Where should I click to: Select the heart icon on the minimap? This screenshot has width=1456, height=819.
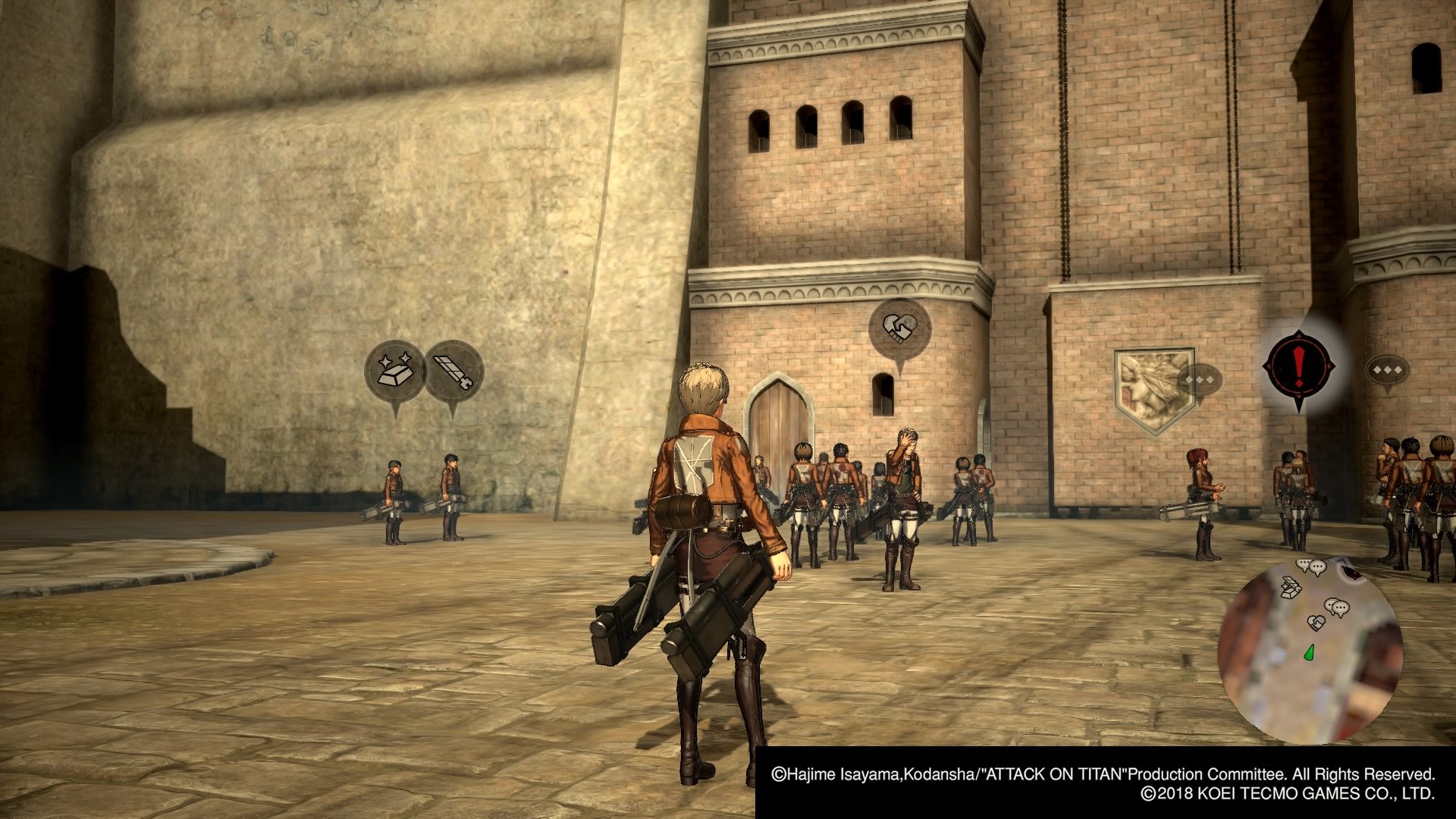[1316, 623]
